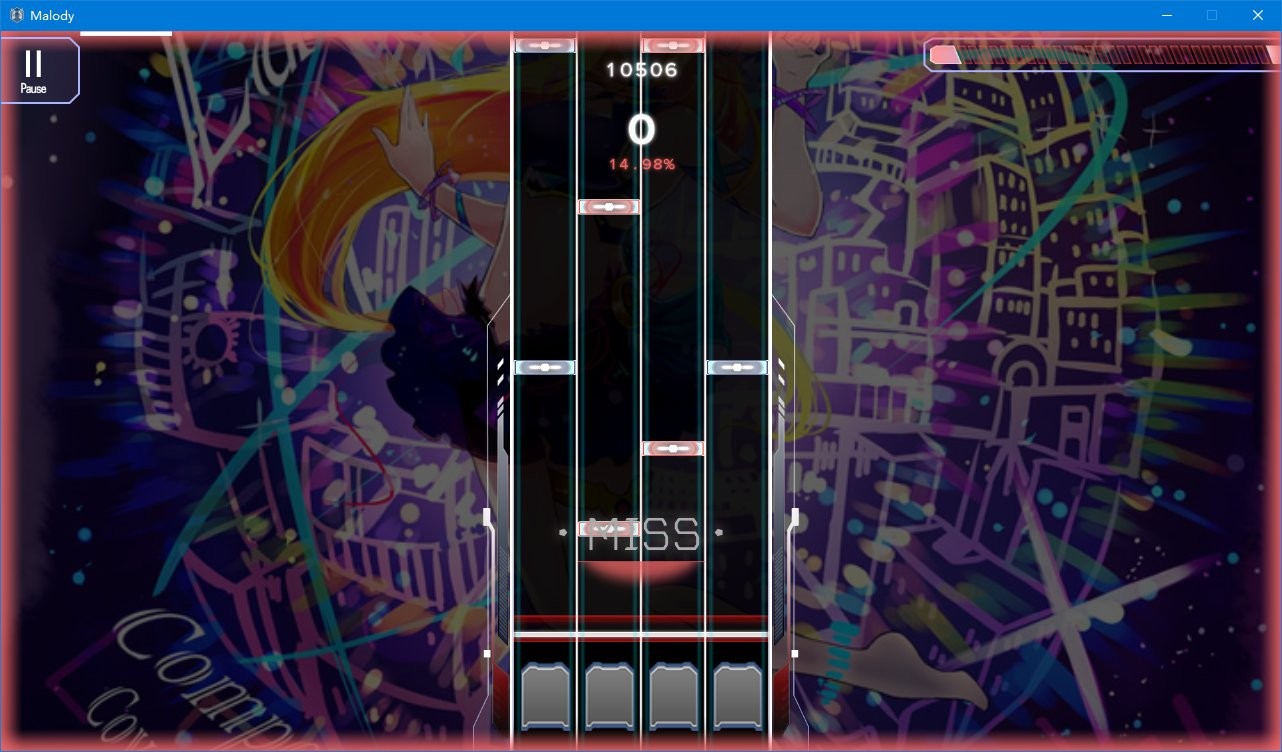Click the red note in the middle lane

coord(672,448)
